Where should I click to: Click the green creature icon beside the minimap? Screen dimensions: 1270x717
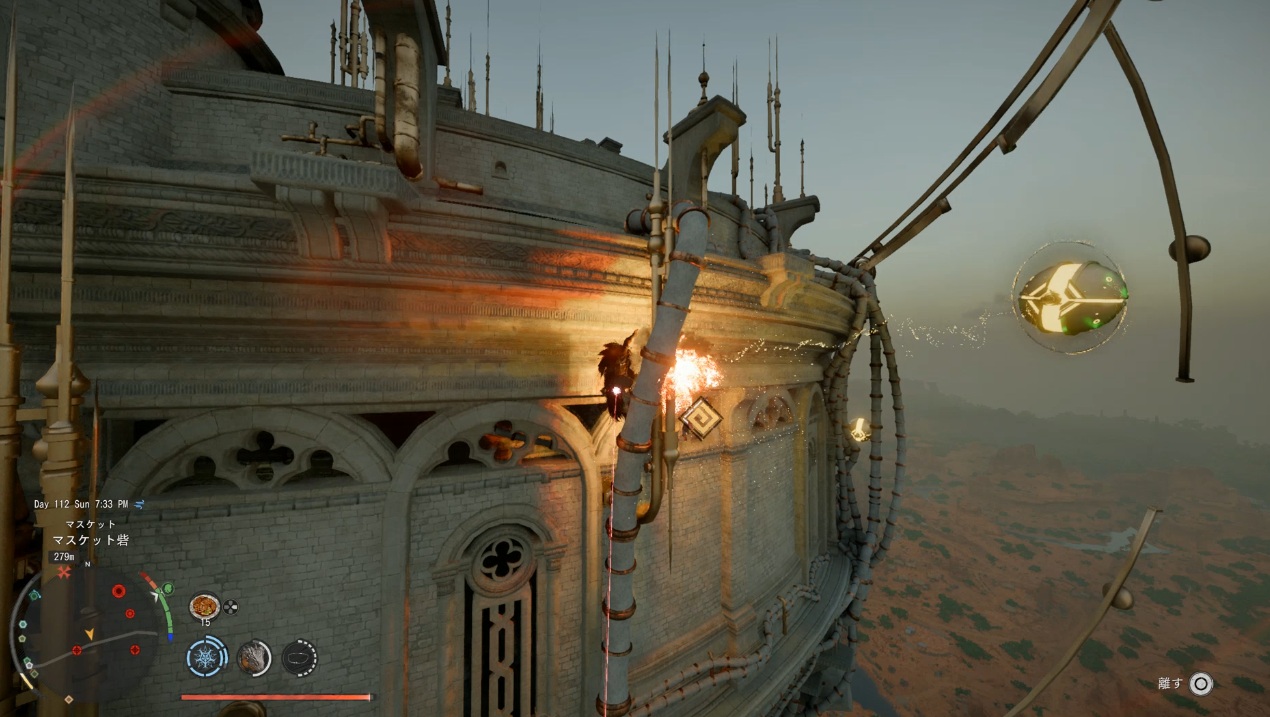[166, 588]
